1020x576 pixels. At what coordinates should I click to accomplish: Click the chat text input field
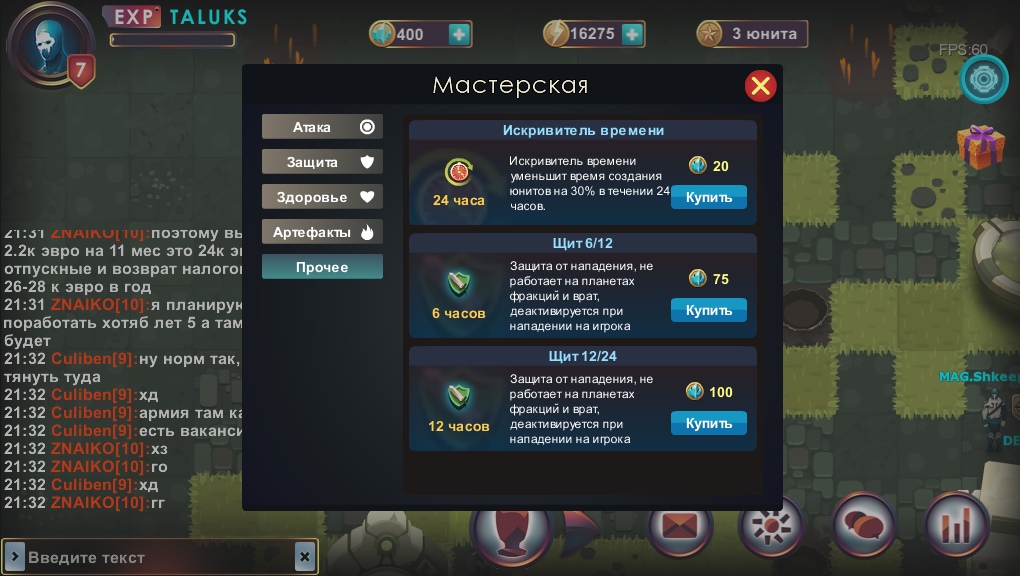point(160,557)
